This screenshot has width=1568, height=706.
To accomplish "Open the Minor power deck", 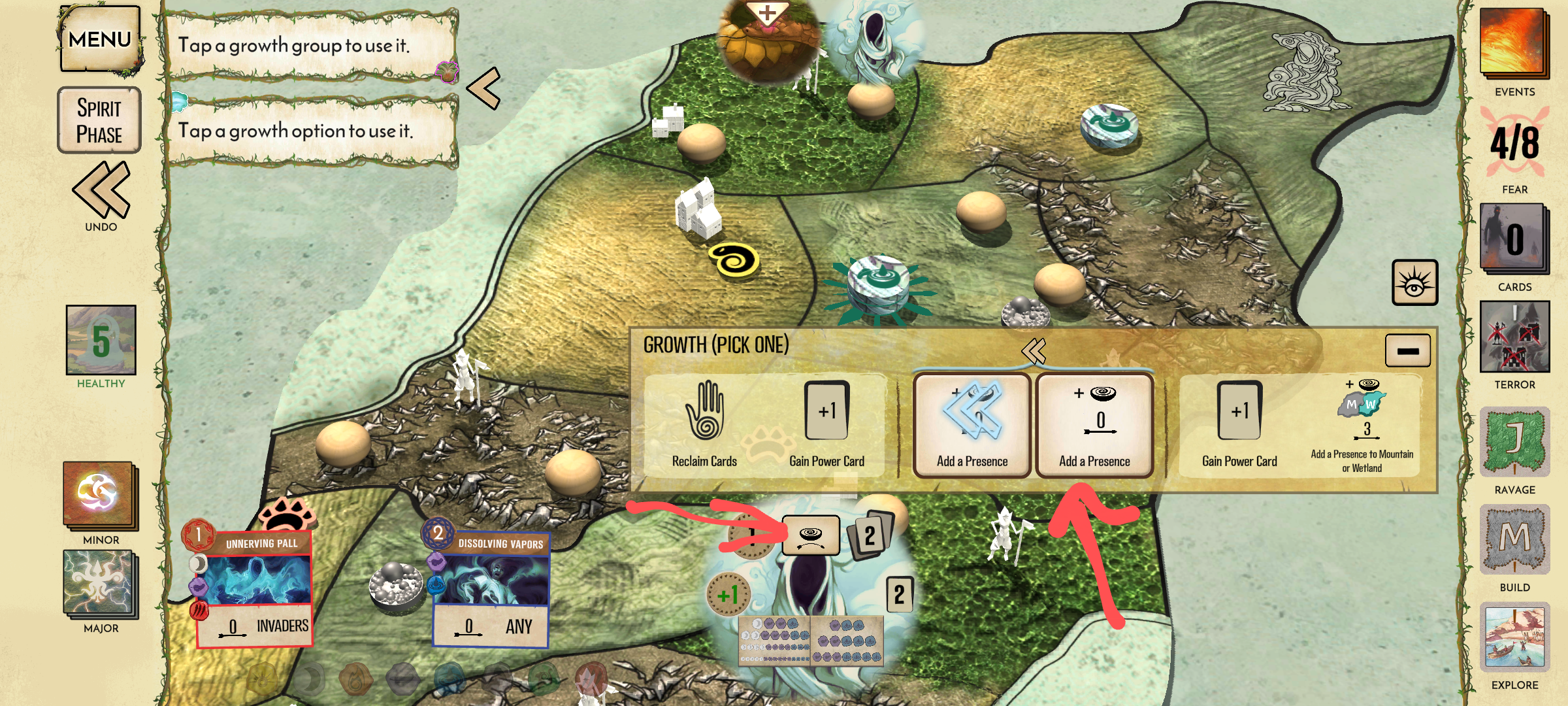I will click(100, 495).
